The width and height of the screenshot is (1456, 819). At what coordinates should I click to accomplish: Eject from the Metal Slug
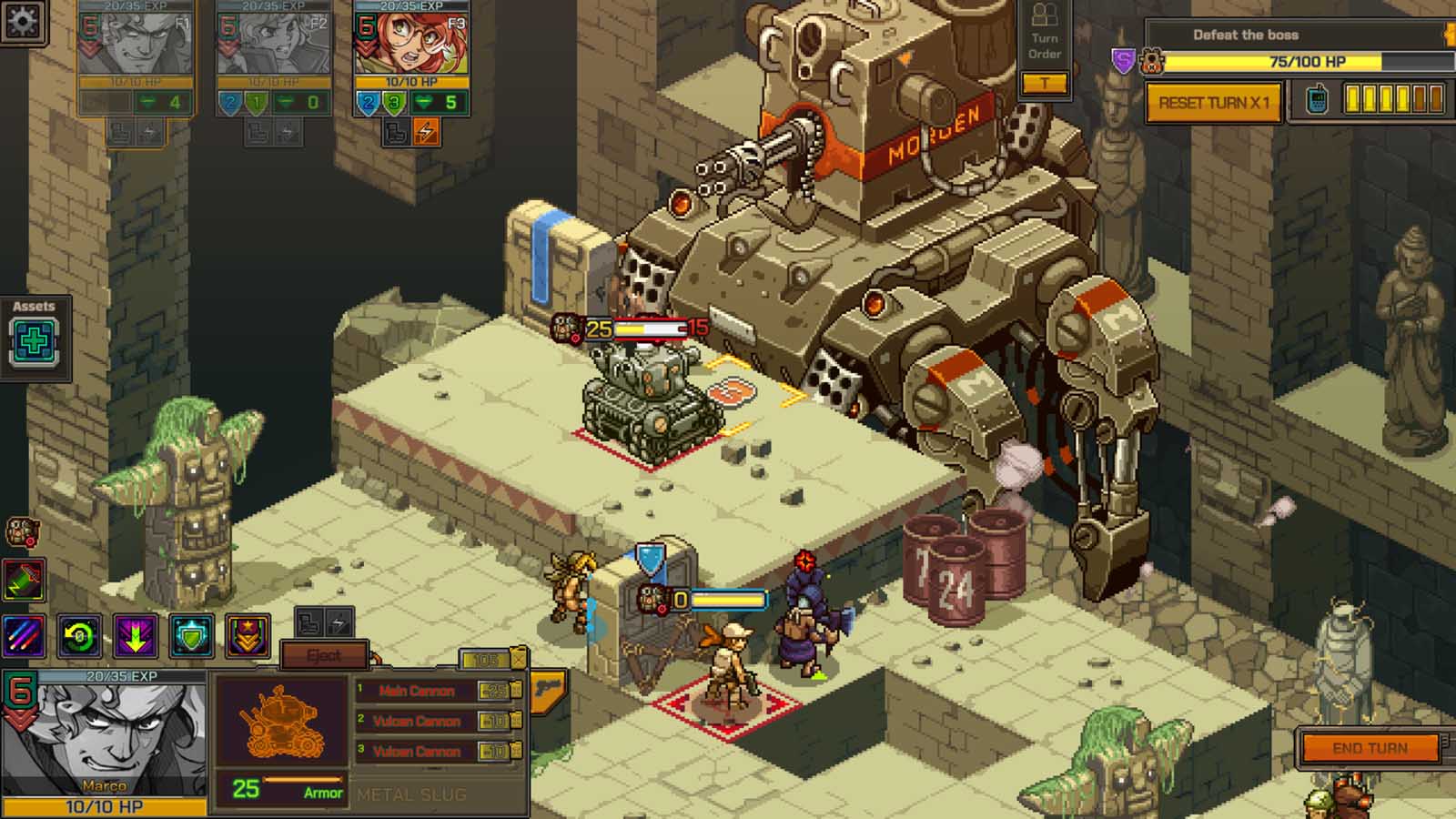tap(324, 655)
